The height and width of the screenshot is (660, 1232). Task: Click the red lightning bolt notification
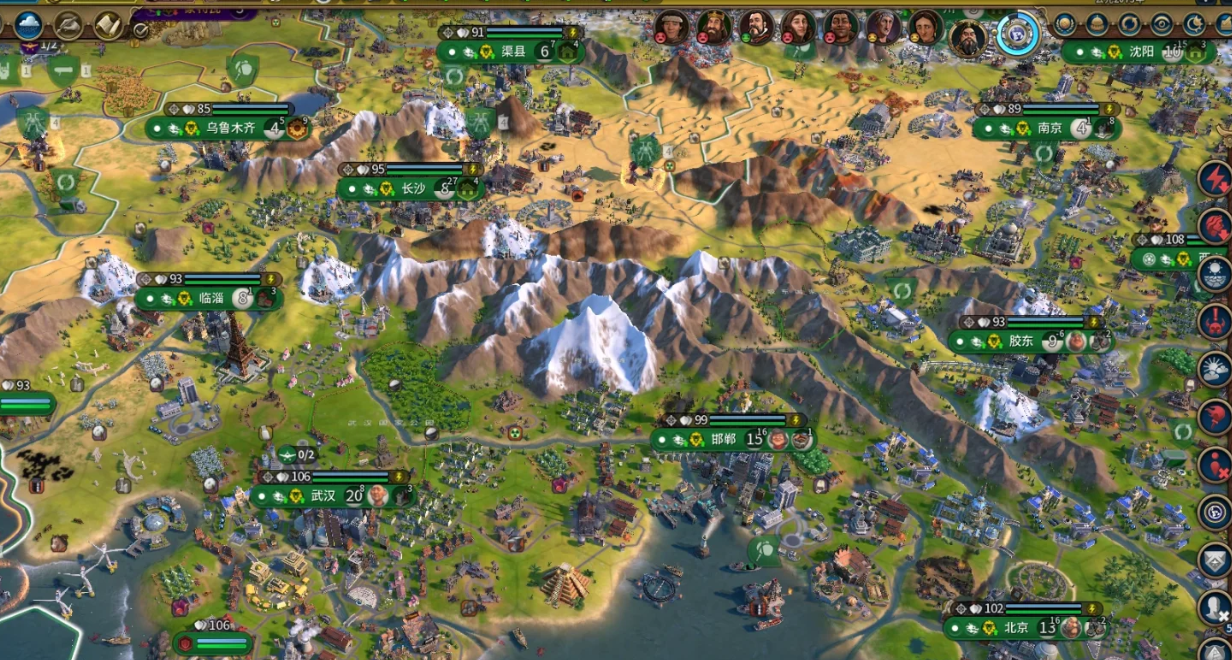[x=1215, y=179]
